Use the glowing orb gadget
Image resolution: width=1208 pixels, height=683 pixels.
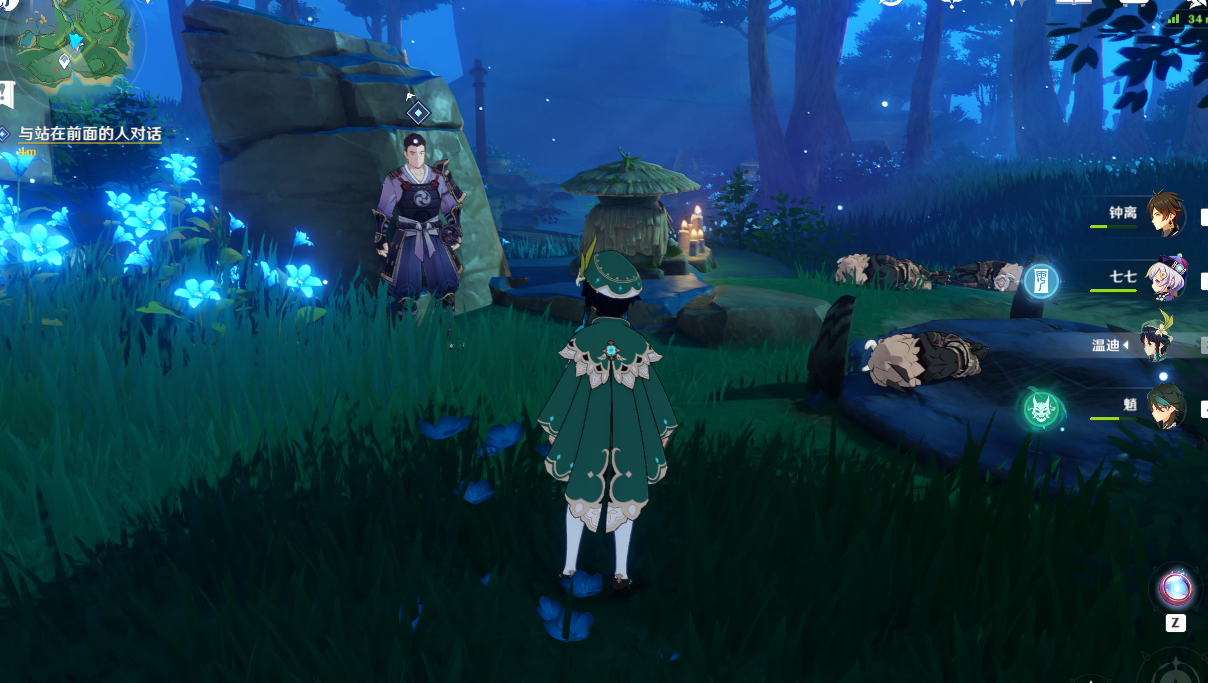1175,588
